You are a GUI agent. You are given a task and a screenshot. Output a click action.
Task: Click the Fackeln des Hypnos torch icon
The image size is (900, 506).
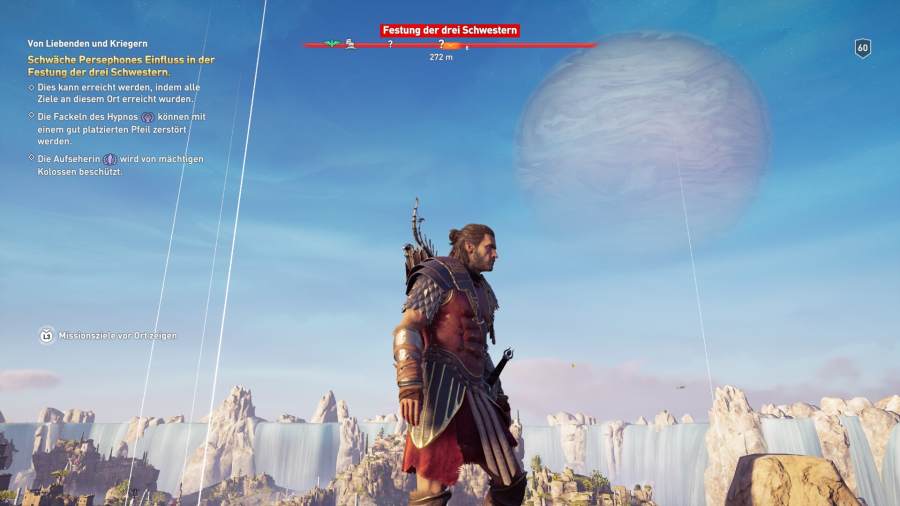(147, 117)
